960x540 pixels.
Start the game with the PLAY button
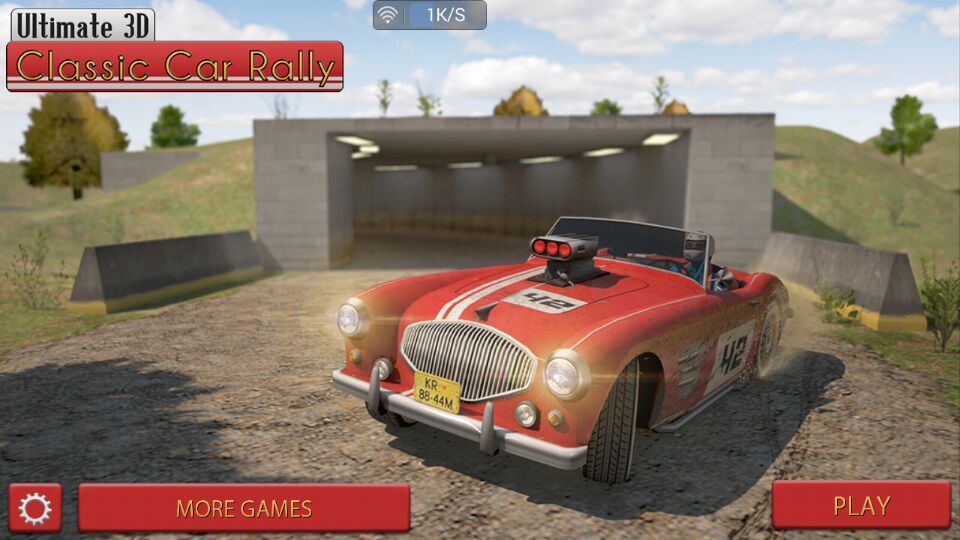tap(861, 506)
